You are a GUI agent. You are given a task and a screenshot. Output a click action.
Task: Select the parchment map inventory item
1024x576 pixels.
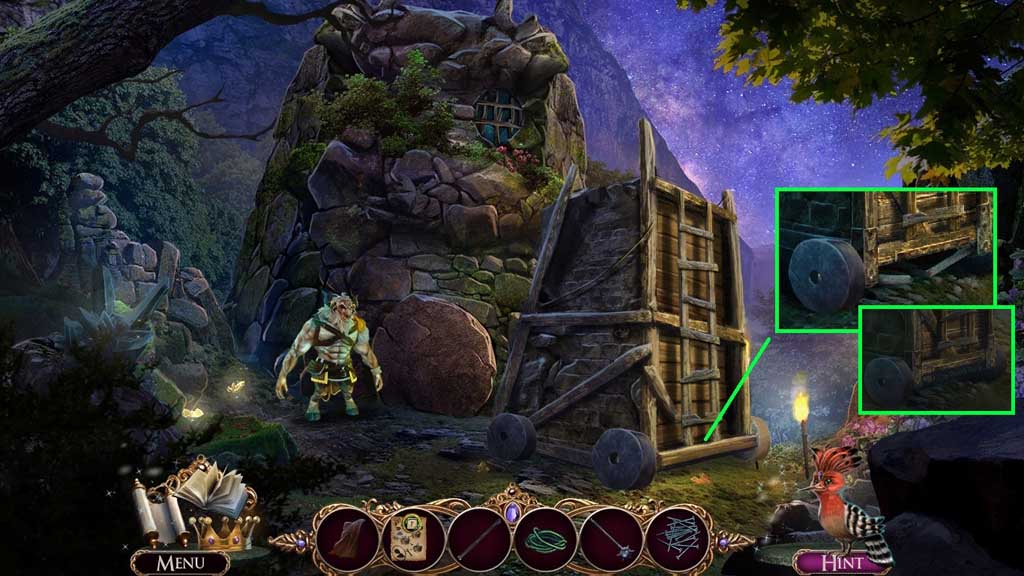pyautogui.click(x=411, y=535)
